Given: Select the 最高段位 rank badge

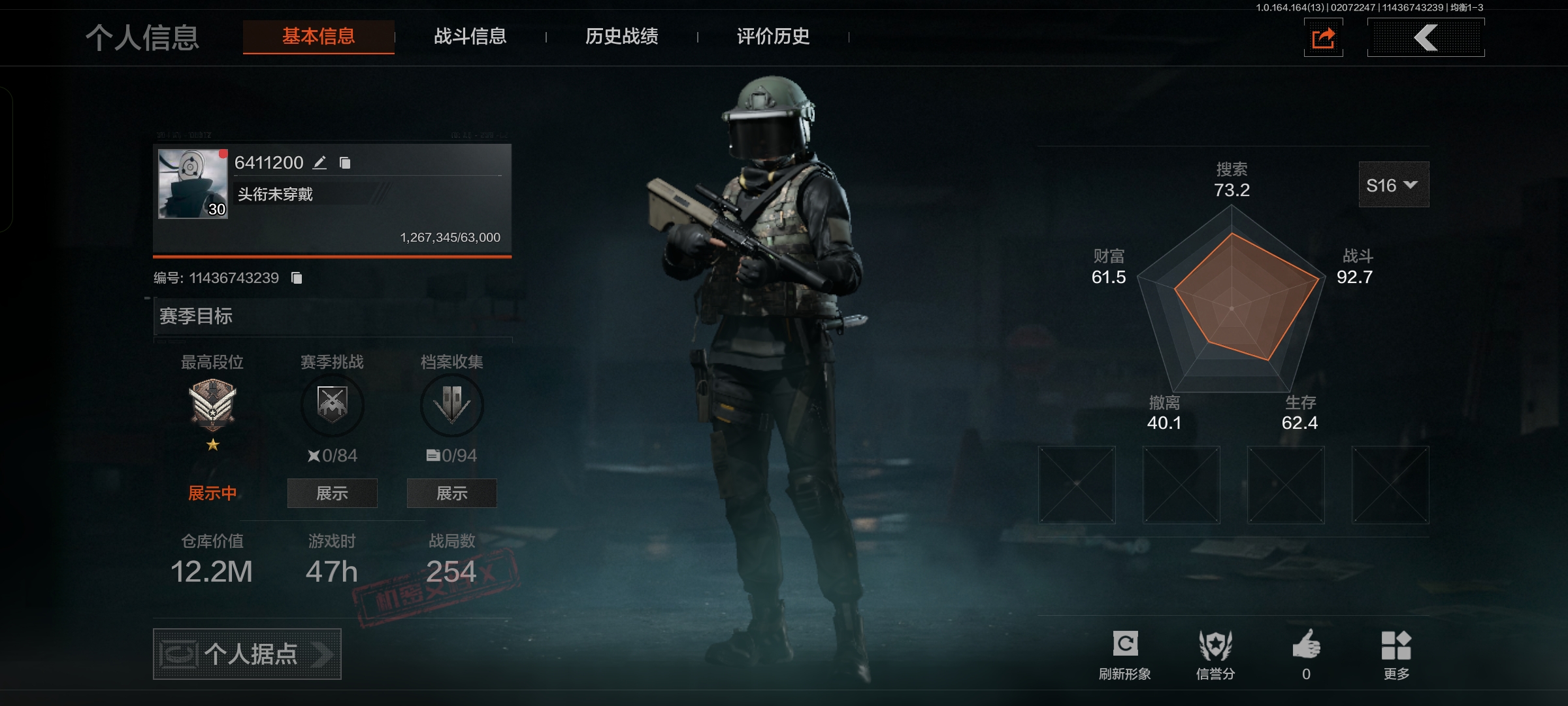Looking at the screenshot, I should pyautogui.click(x=212, y=405).
